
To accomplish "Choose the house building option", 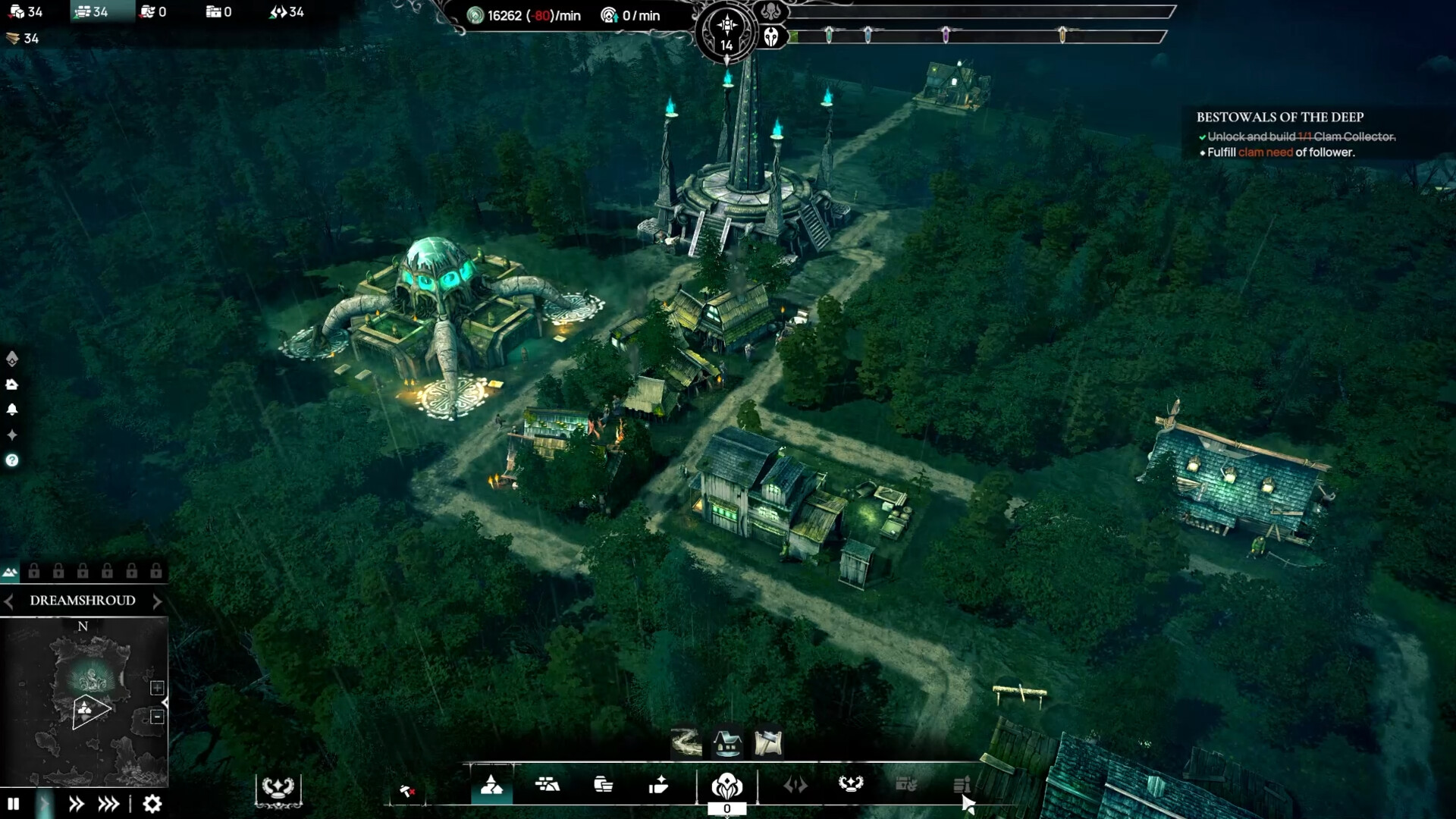I will (x=727, y=743).
